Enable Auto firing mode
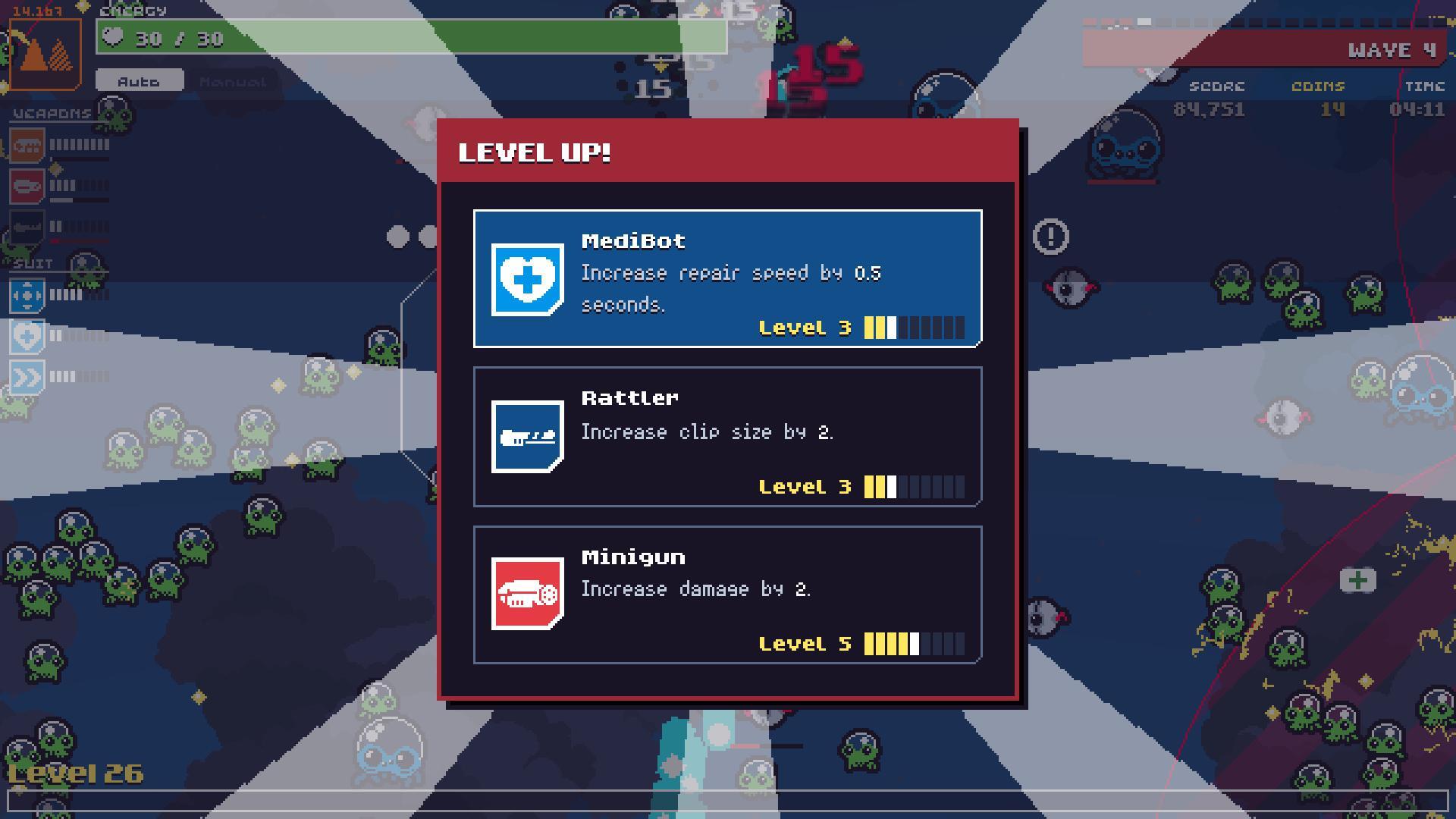This screenshot has height=819, width=1456. pos(140,81)
